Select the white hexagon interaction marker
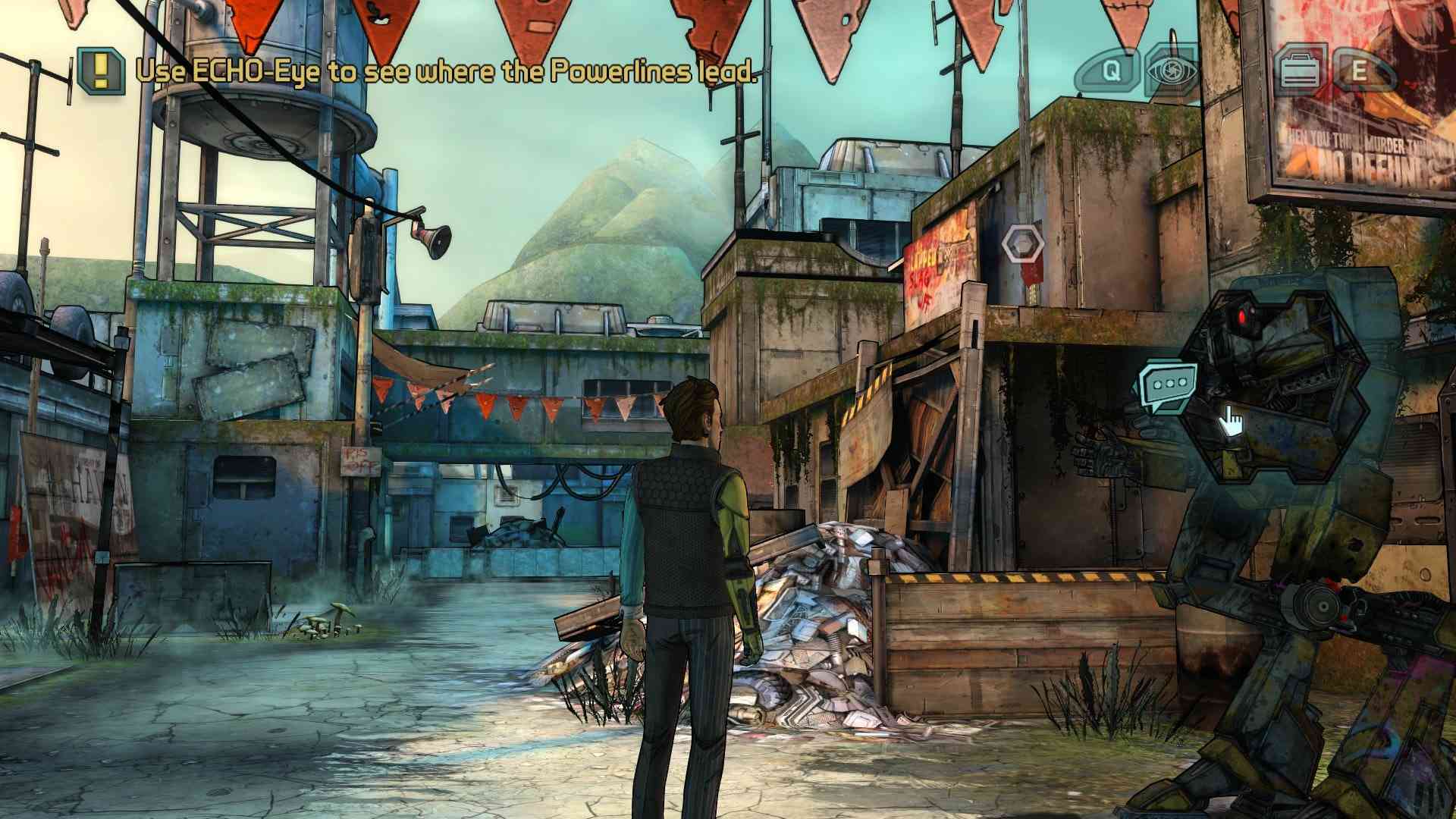Viewport: 1456px width, 819px height. pos(1021,244)
